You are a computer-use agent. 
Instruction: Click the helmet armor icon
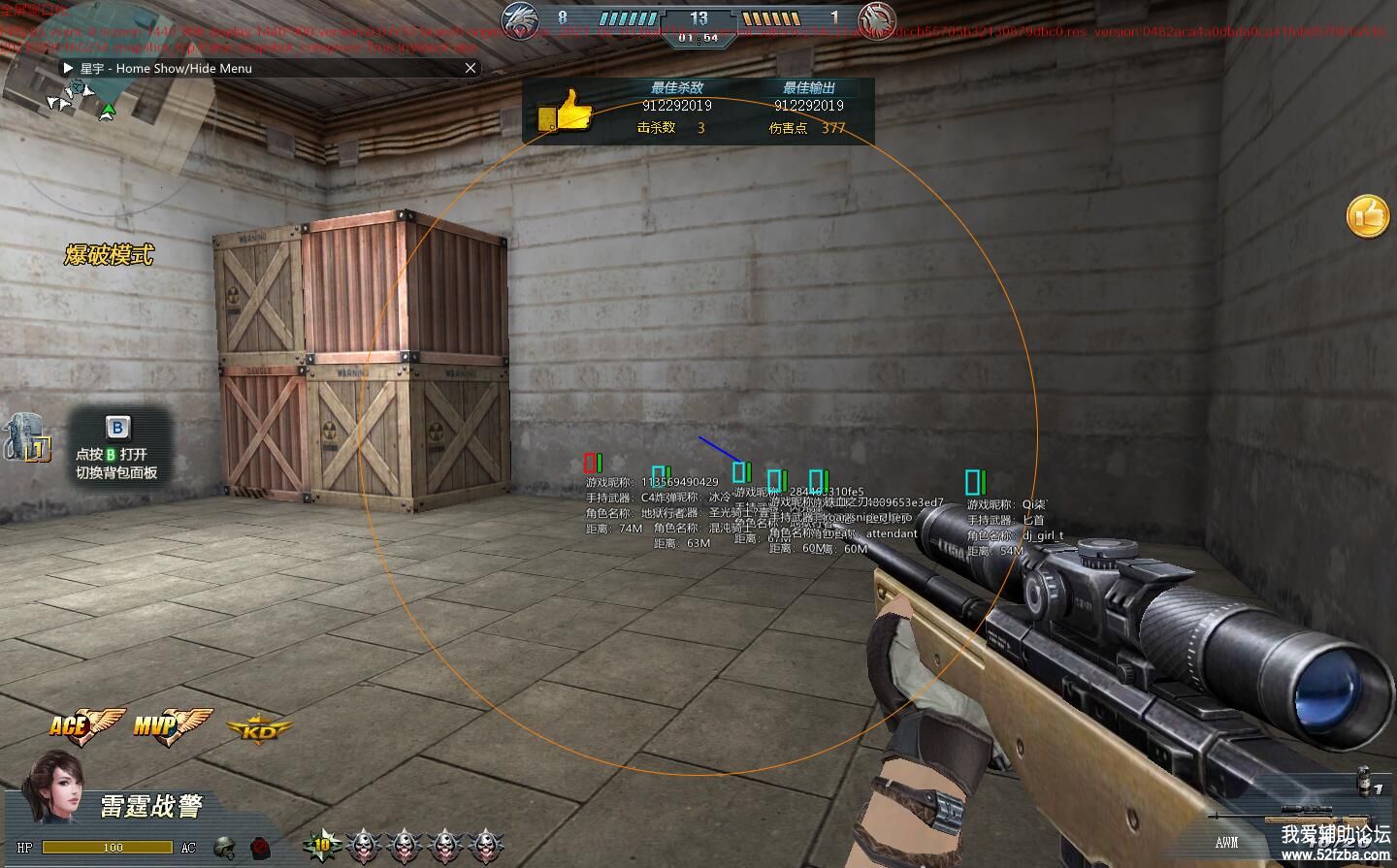225,847
